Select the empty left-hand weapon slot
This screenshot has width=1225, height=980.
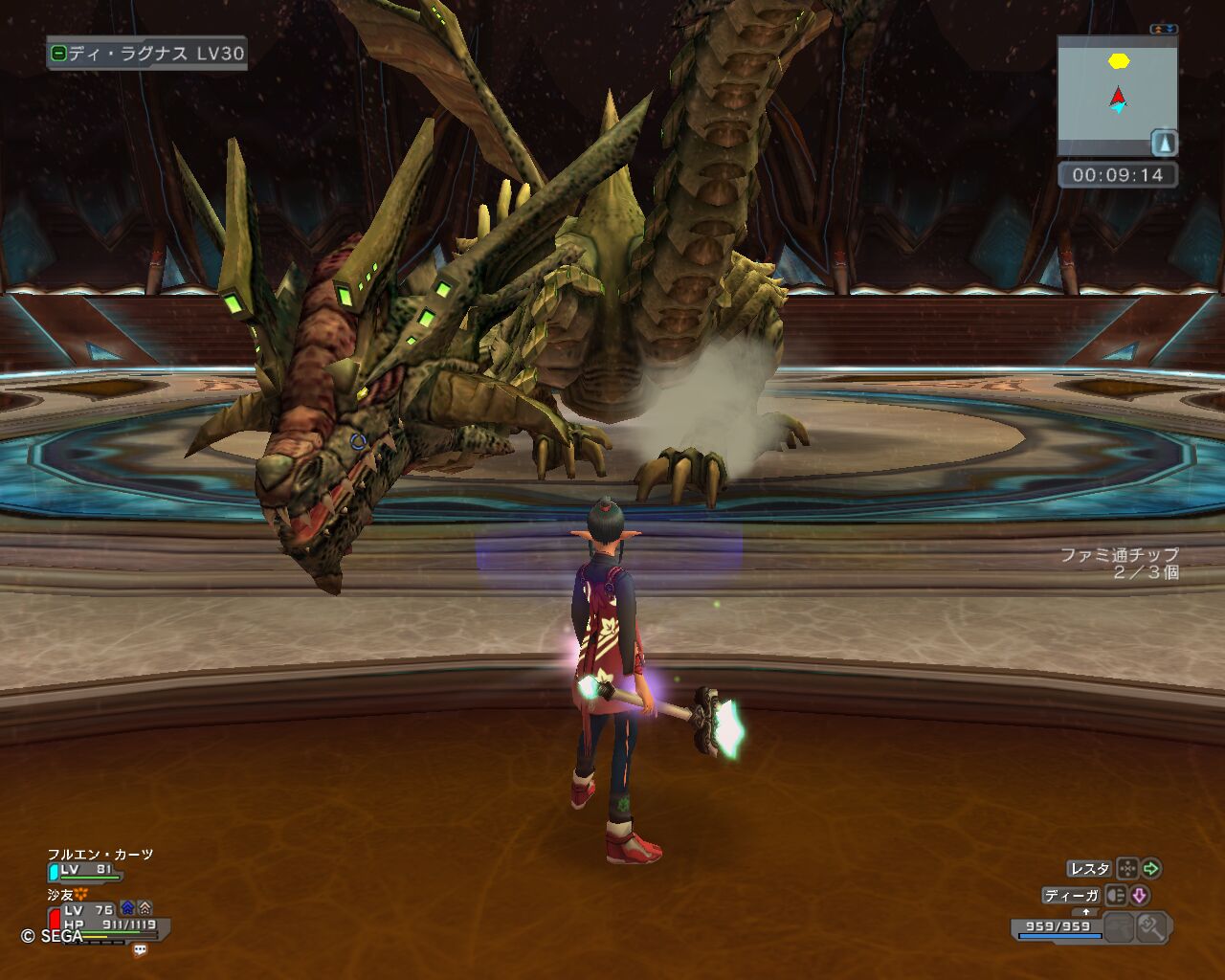point(1120,926)
